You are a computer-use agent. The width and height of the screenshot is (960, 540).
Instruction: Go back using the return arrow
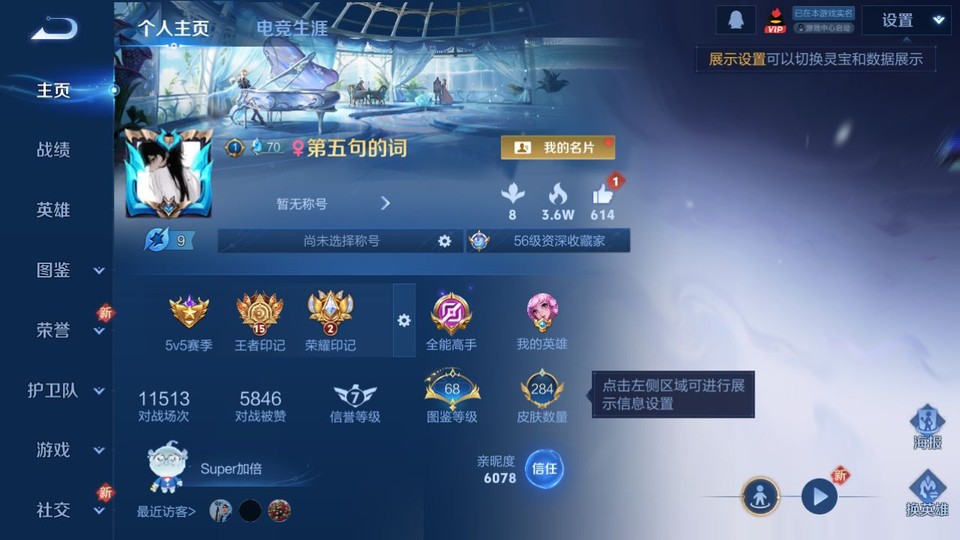54,28
